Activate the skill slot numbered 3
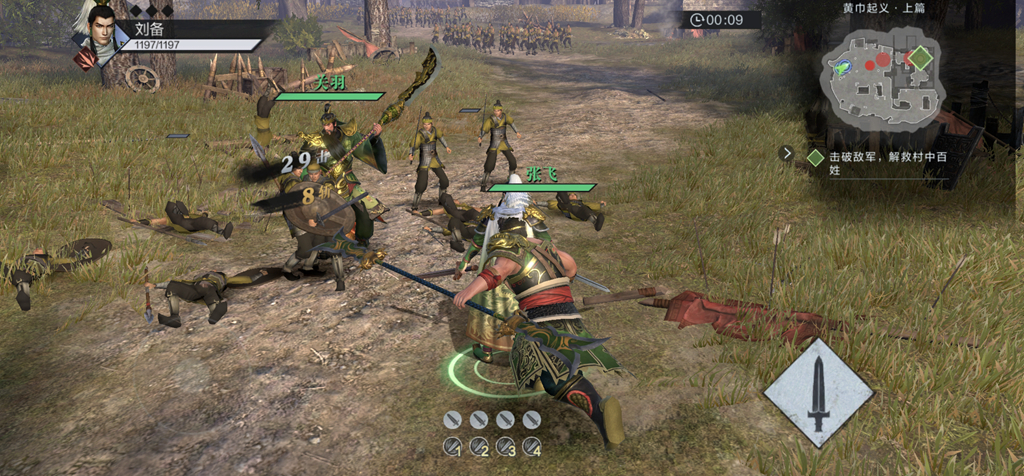 (x=506, y=447)
